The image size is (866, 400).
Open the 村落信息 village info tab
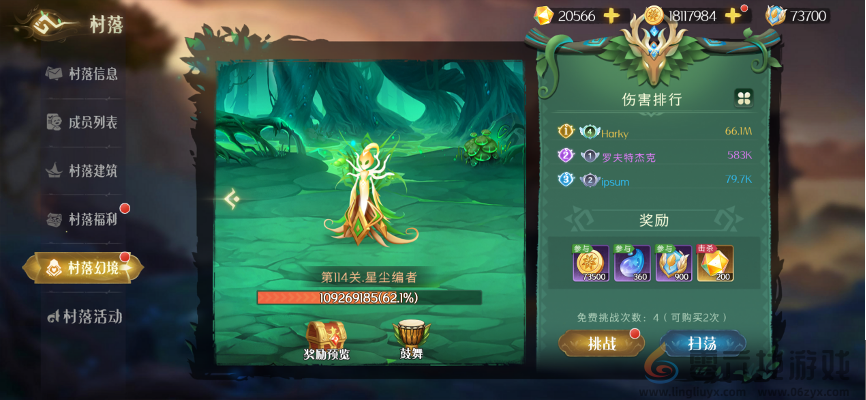pyautogui.click(x=83, y=74)
